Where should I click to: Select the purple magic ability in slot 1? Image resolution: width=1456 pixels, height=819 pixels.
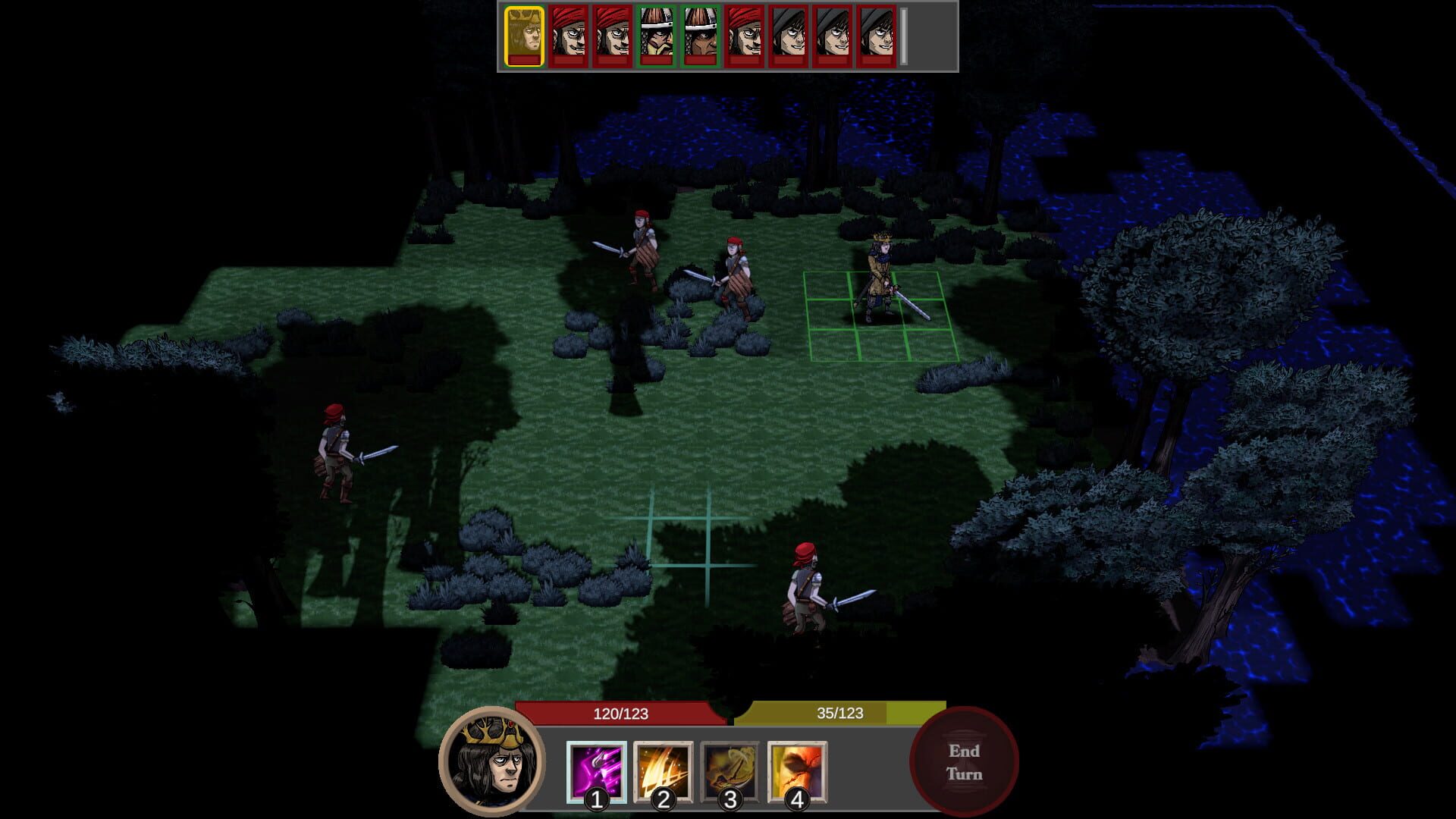[x=597, y=770]
